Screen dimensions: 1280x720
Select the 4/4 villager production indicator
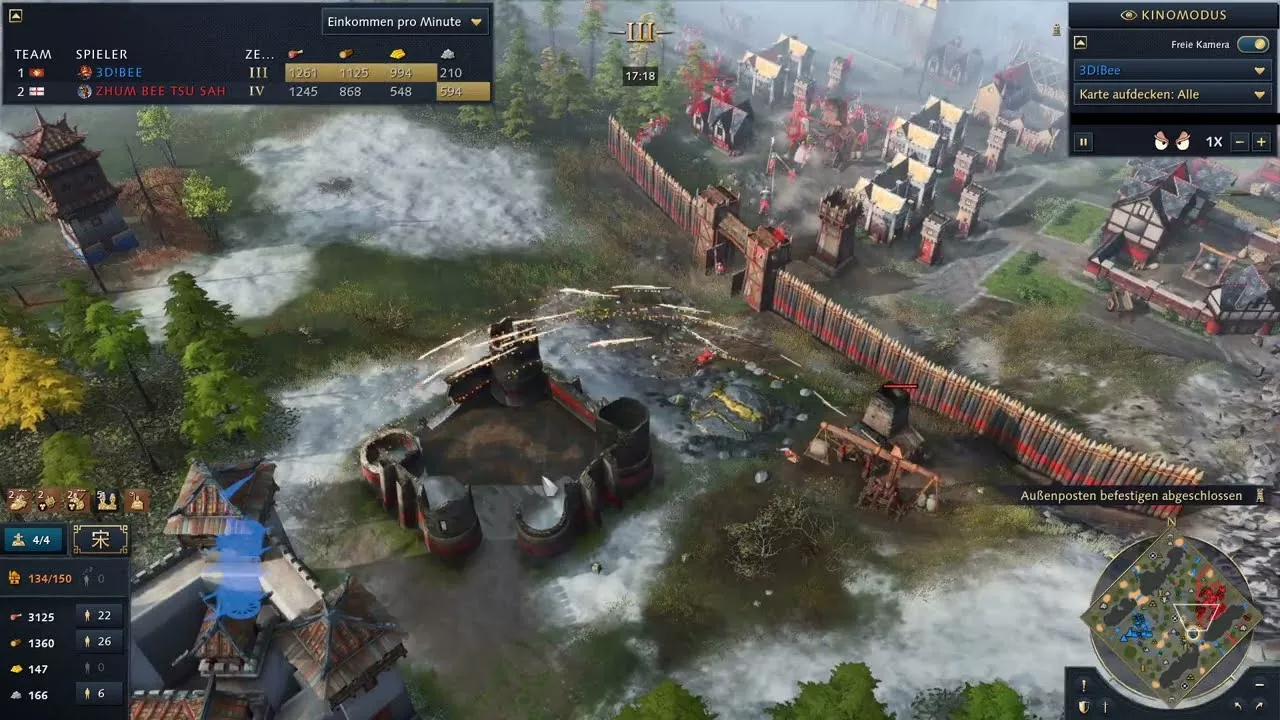[33, 540]
